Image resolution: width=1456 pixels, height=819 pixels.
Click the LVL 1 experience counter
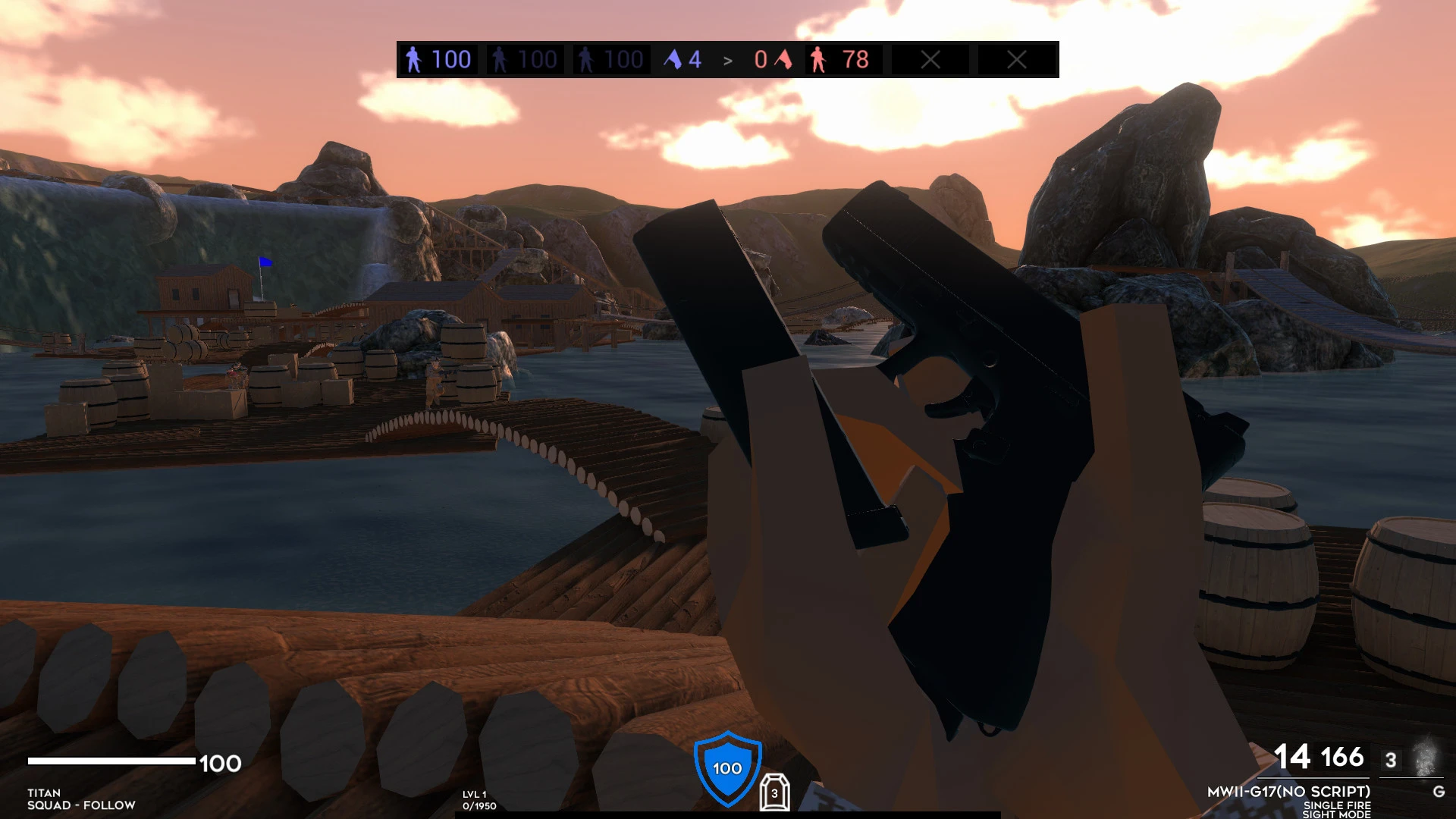click(474, 795)
